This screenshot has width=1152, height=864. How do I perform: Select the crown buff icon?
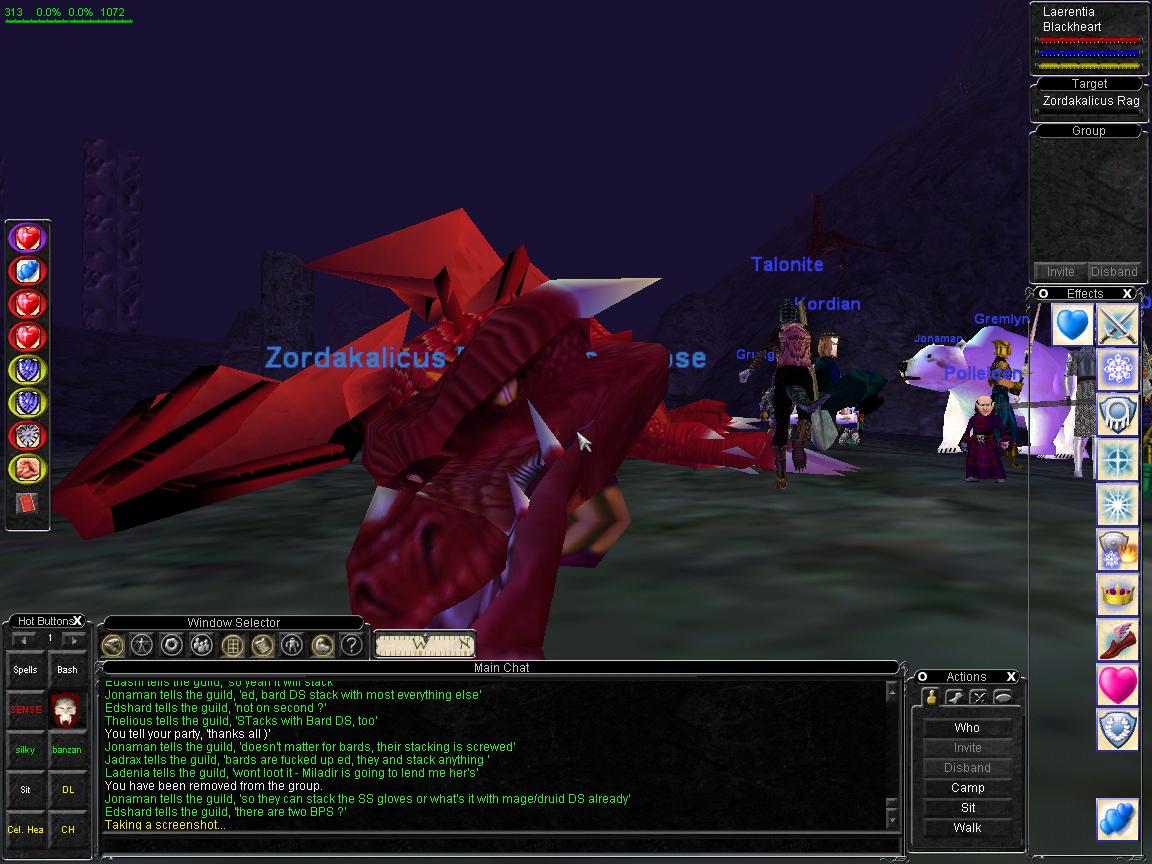[x=1118, y=595]
